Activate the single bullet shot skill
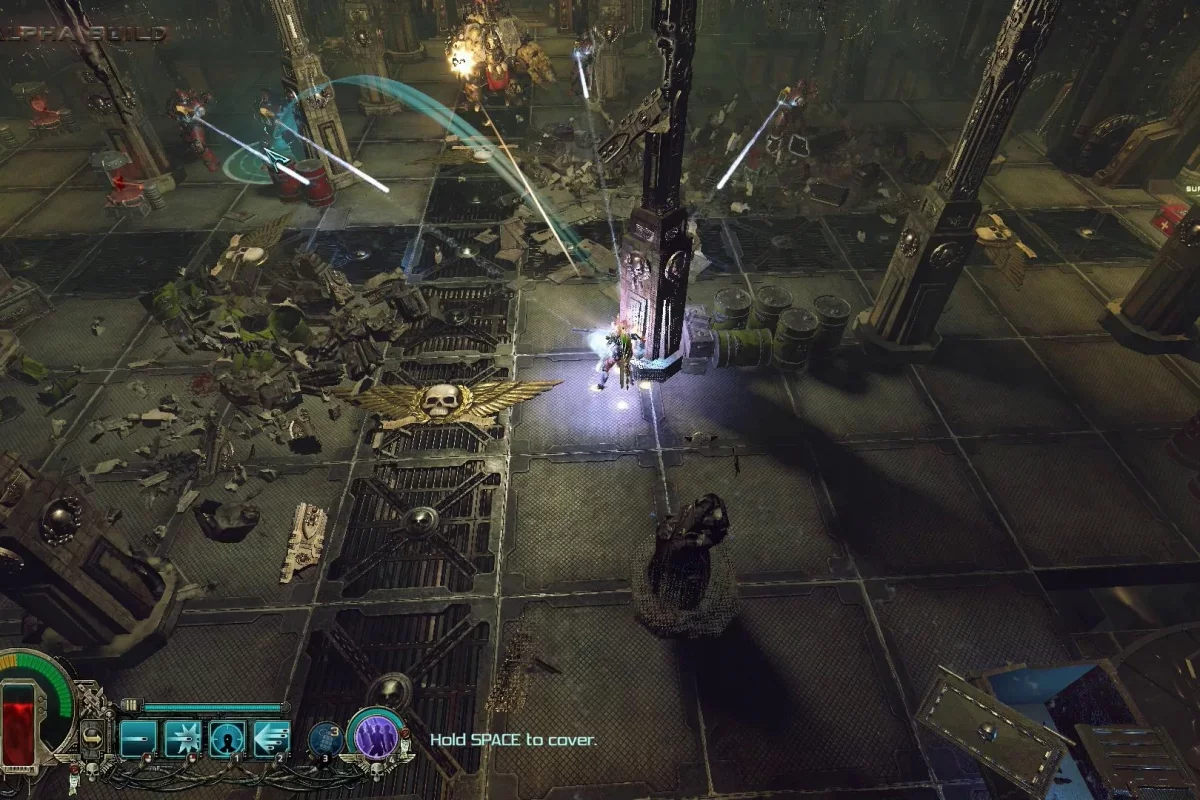1200x800 pixels. coord(137,738)
